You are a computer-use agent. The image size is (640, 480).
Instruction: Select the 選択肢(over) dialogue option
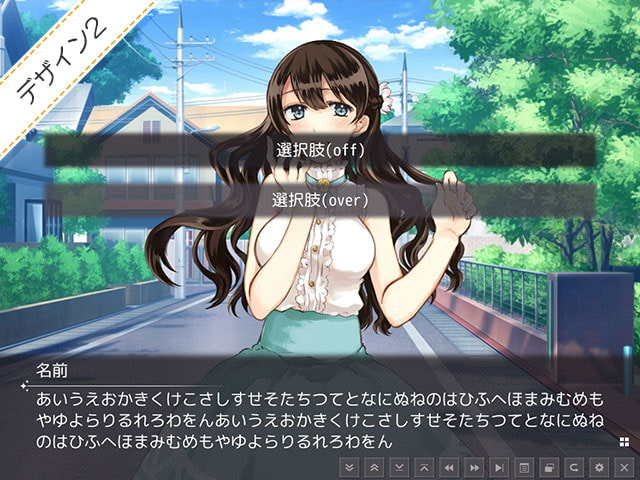320,200
